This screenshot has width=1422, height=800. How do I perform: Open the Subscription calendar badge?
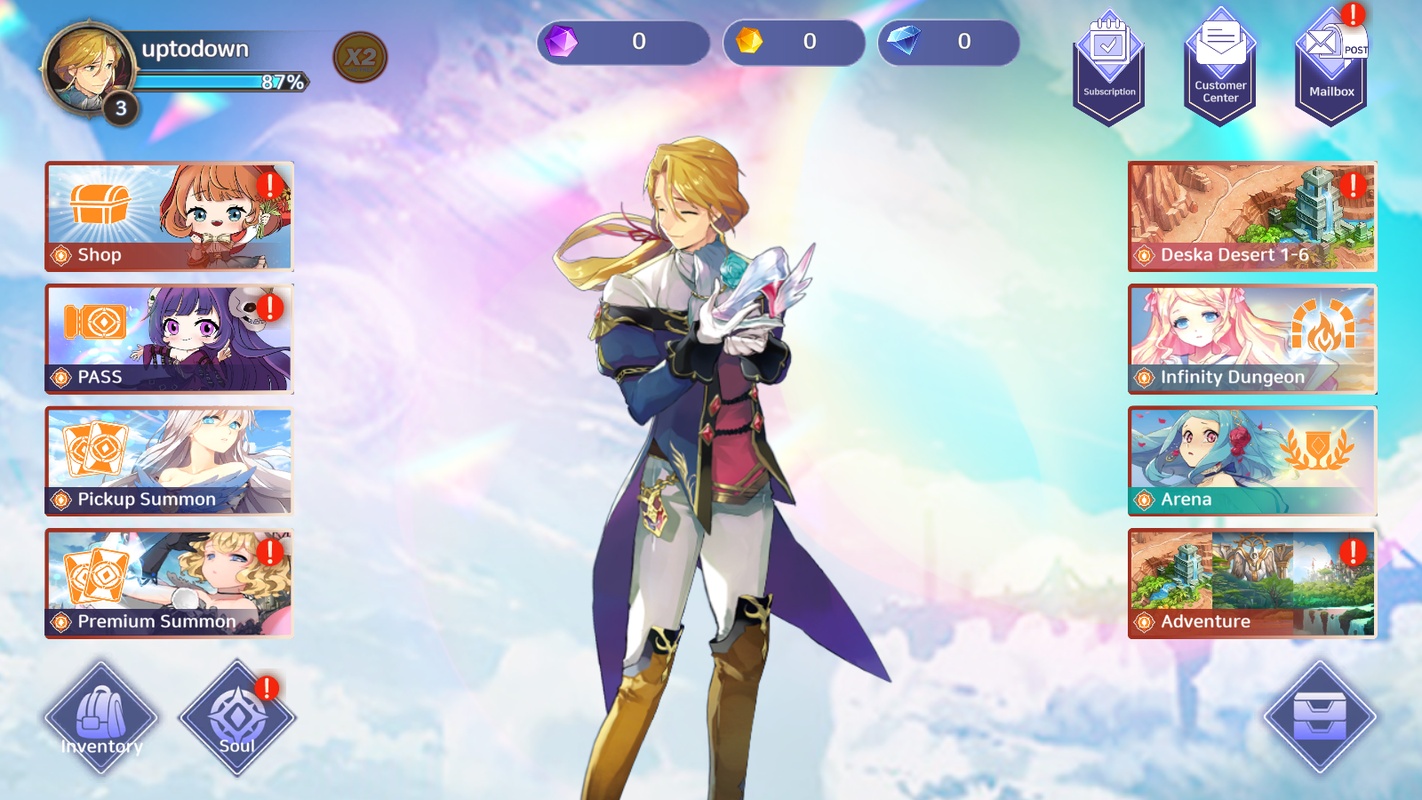[1109, 68]
